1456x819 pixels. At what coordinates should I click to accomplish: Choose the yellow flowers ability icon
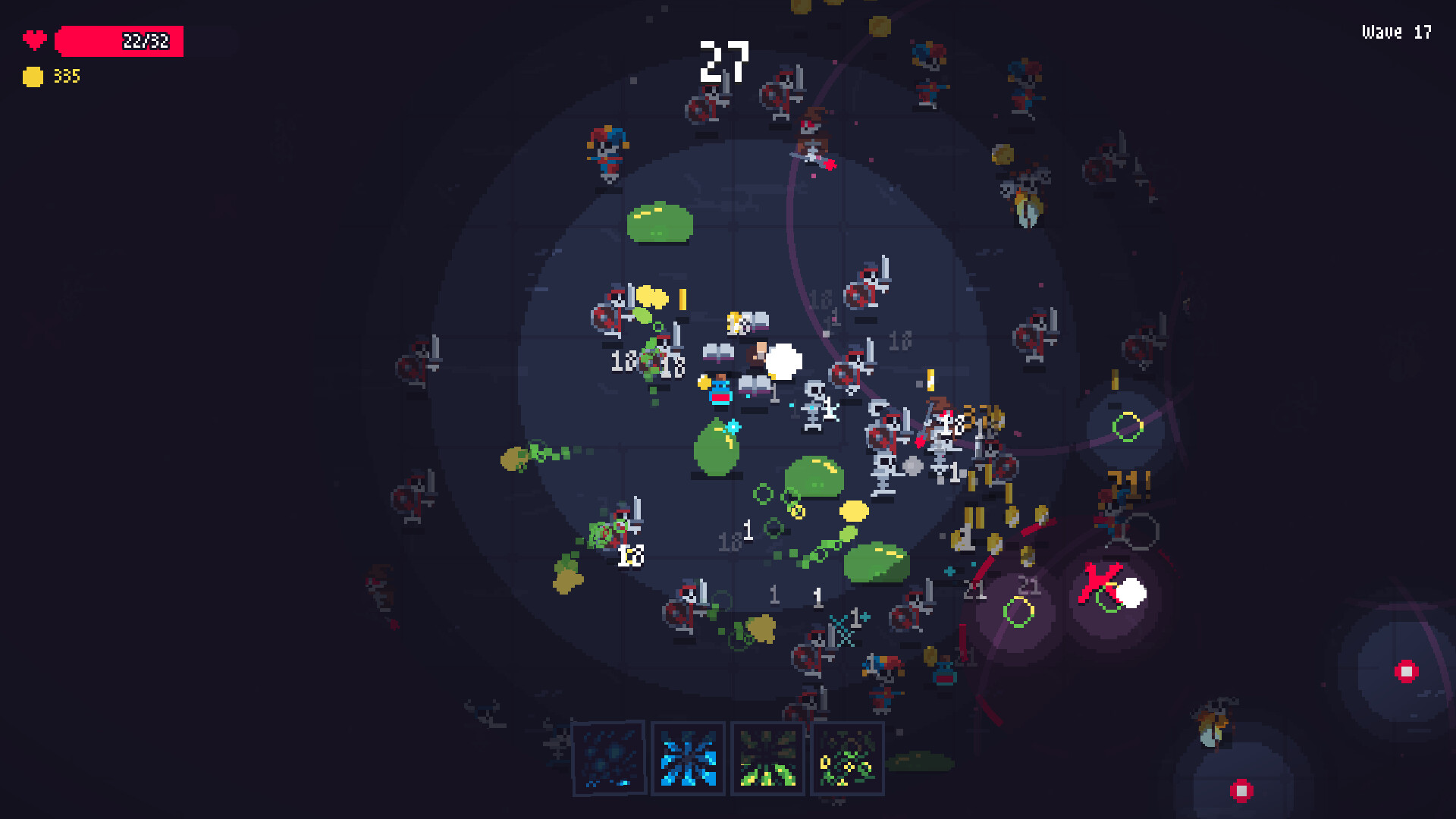pos(847,758)
